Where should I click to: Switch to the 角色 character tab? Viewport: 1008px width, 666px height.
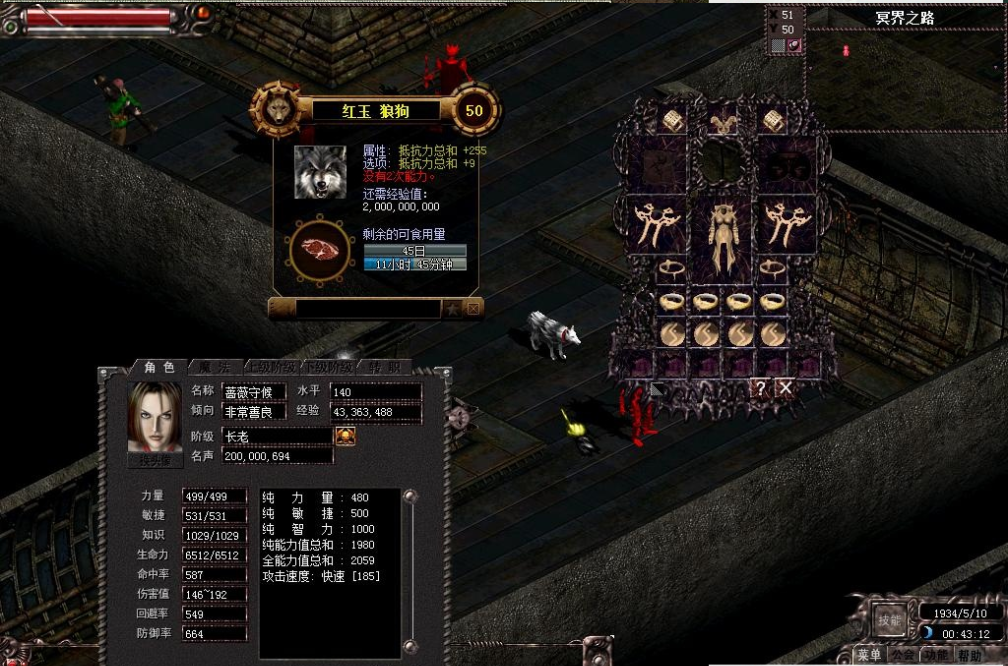tap(158, 367)
